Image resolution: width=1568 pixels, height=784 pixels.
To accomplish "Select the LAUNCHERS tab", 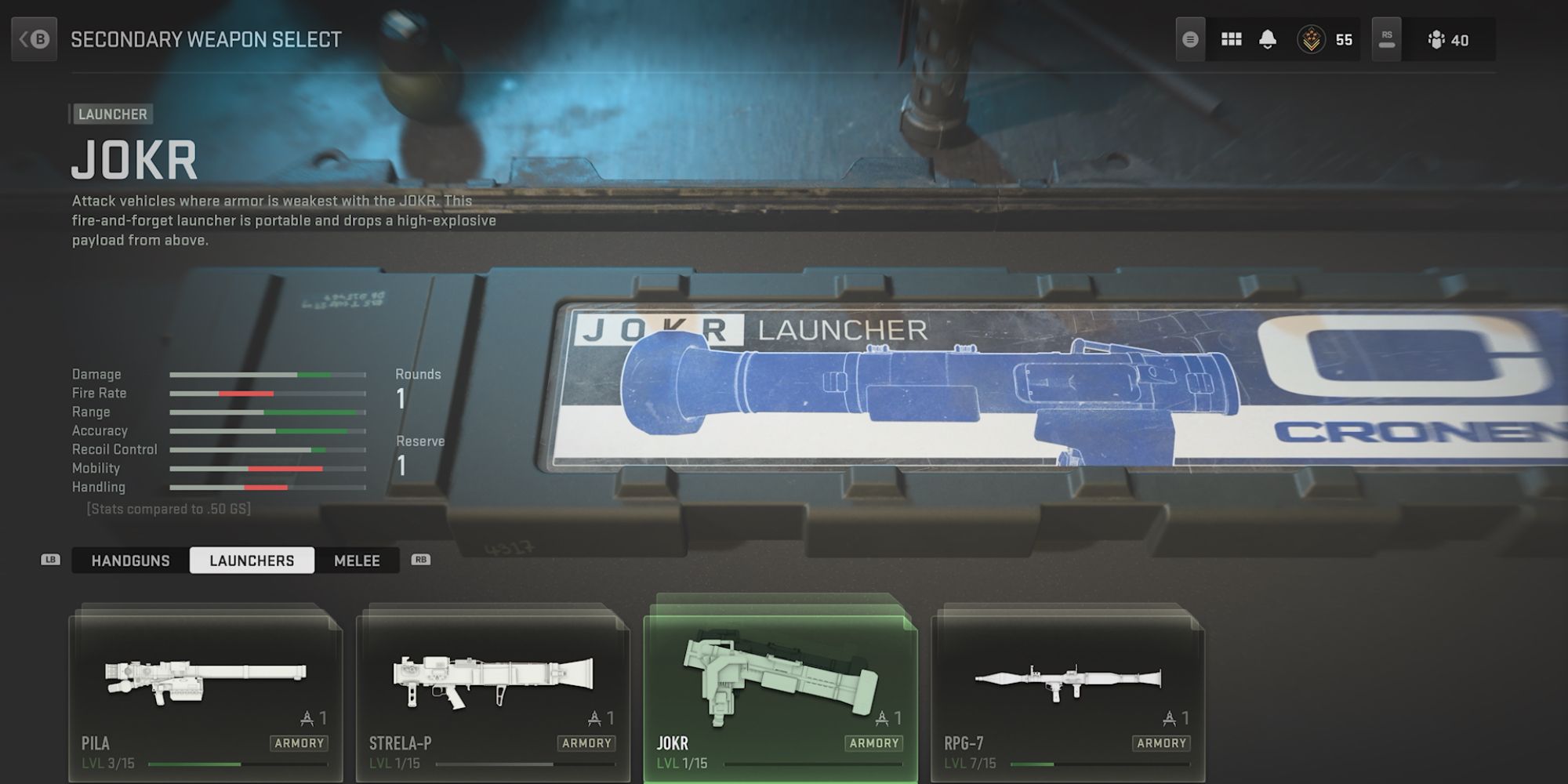I will point(252,560).
